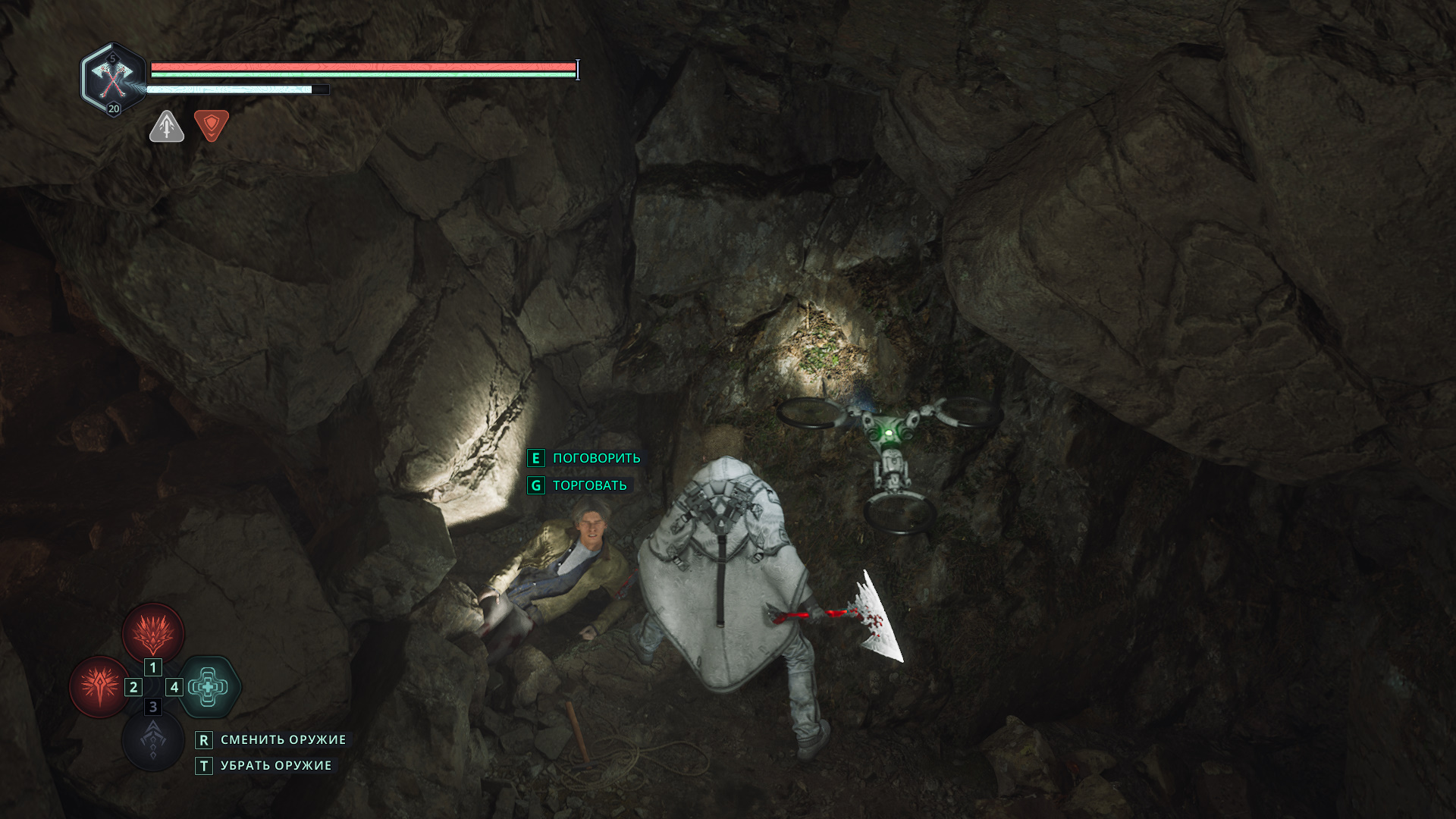Image resolution: width=1456 pixels, height=819 pixels.
Task: Click the УБРАТЬ ОРУЖИЕ sheathe weapon label
Action: click(x=276, y=766)
